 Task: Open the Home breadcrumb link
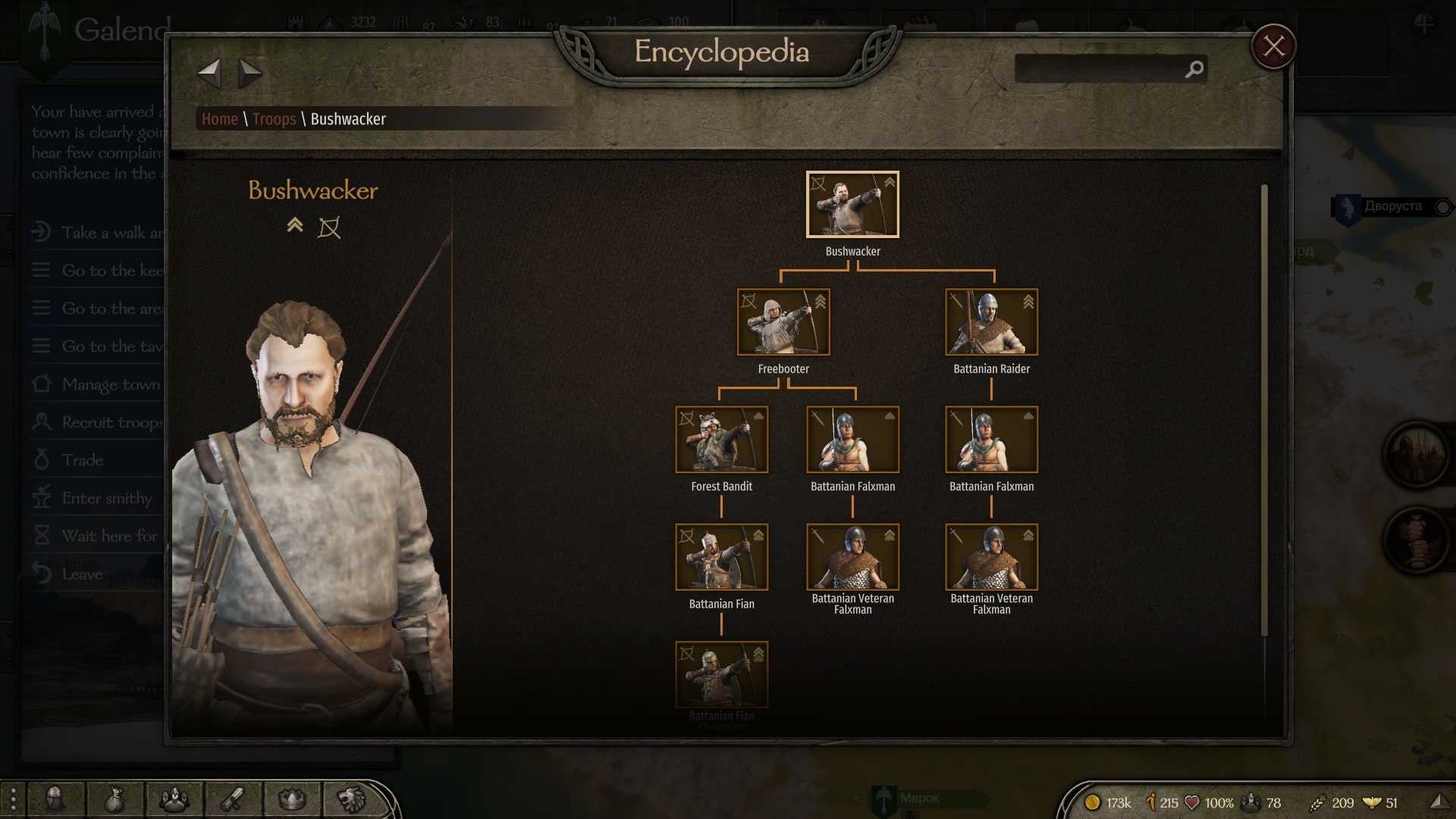219,119
